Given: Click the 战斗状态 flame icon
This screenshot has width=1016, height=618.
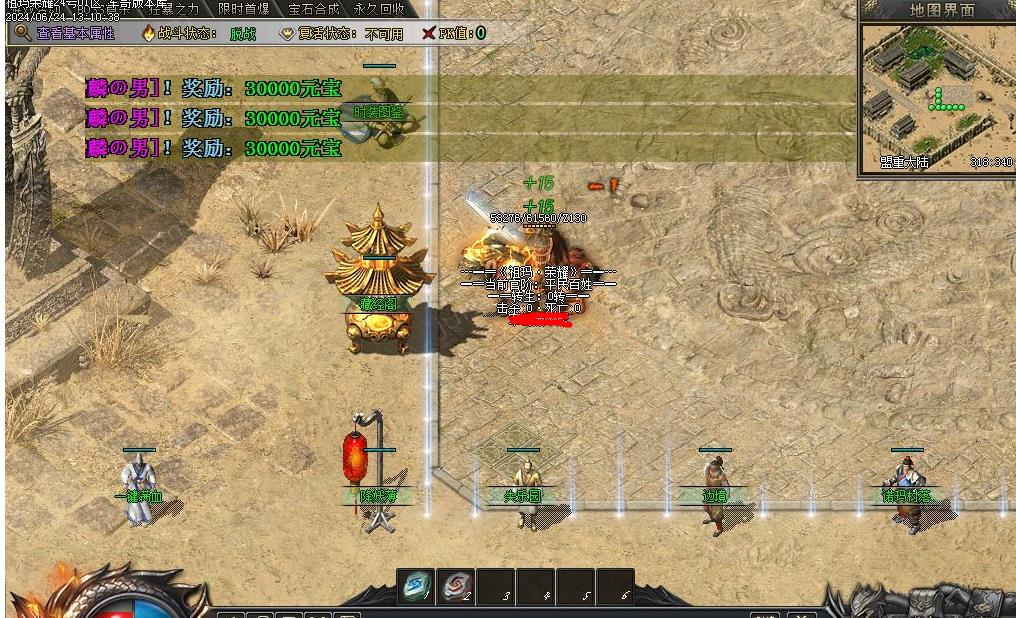Looking at the screenshot, I should tap(150, 33).
